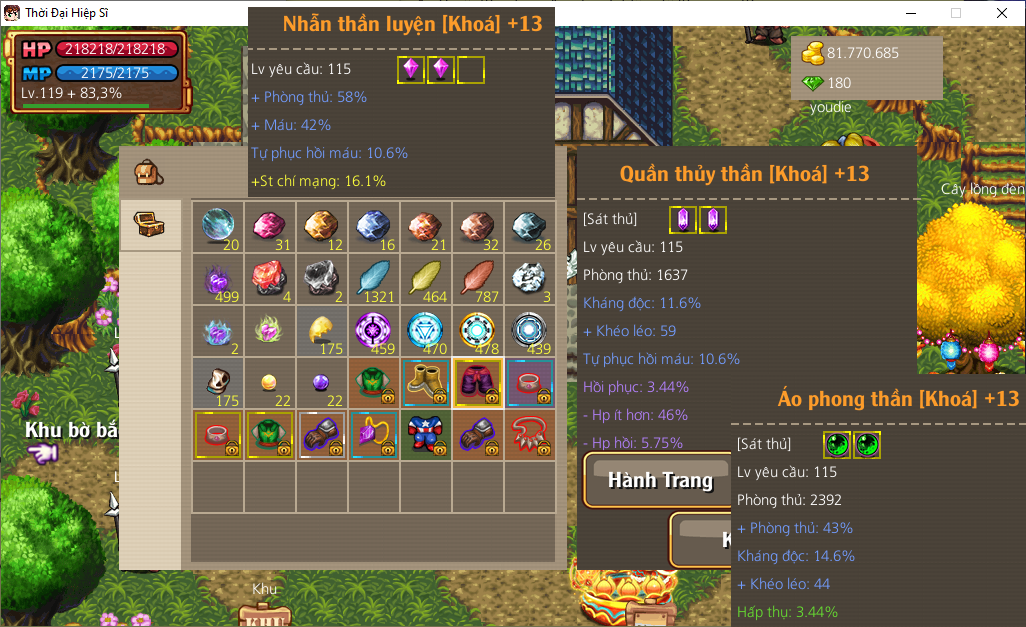The image size is (1026, 627).
Task: Select the blue feather stack of 1321
Action: tap(374, 278)
